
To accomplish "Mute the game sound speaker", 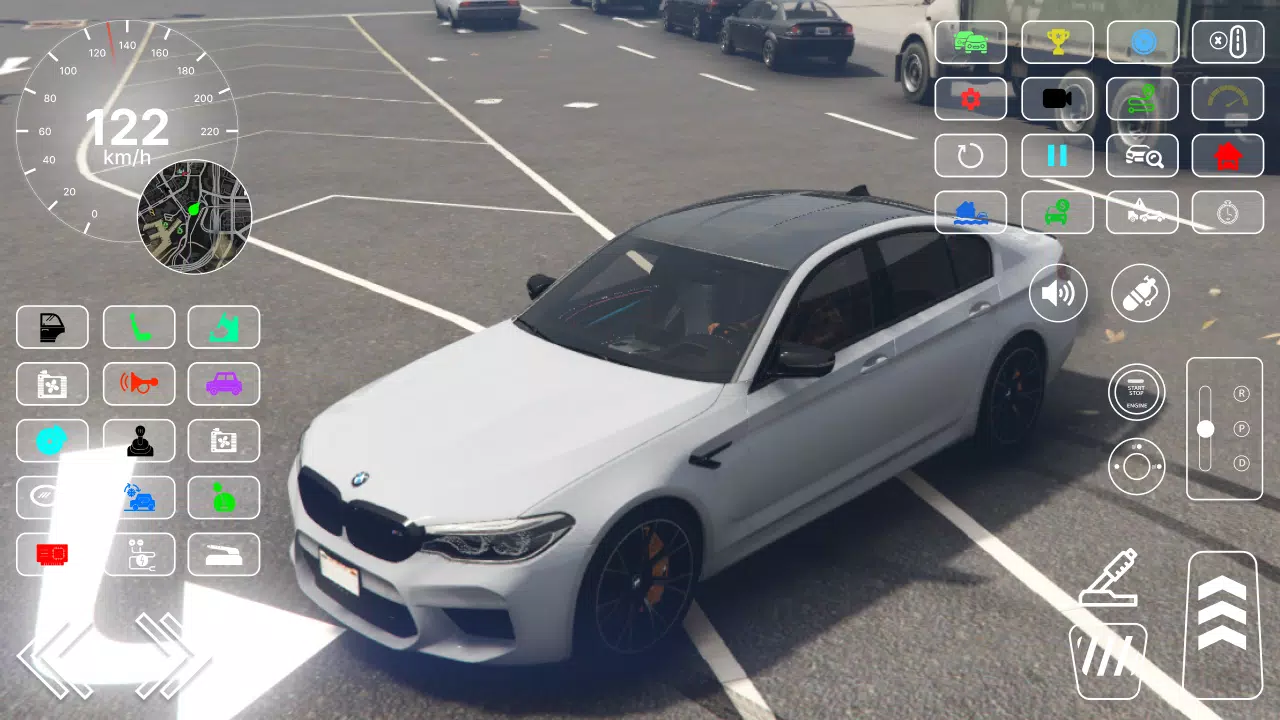I will pos(1058,293).
